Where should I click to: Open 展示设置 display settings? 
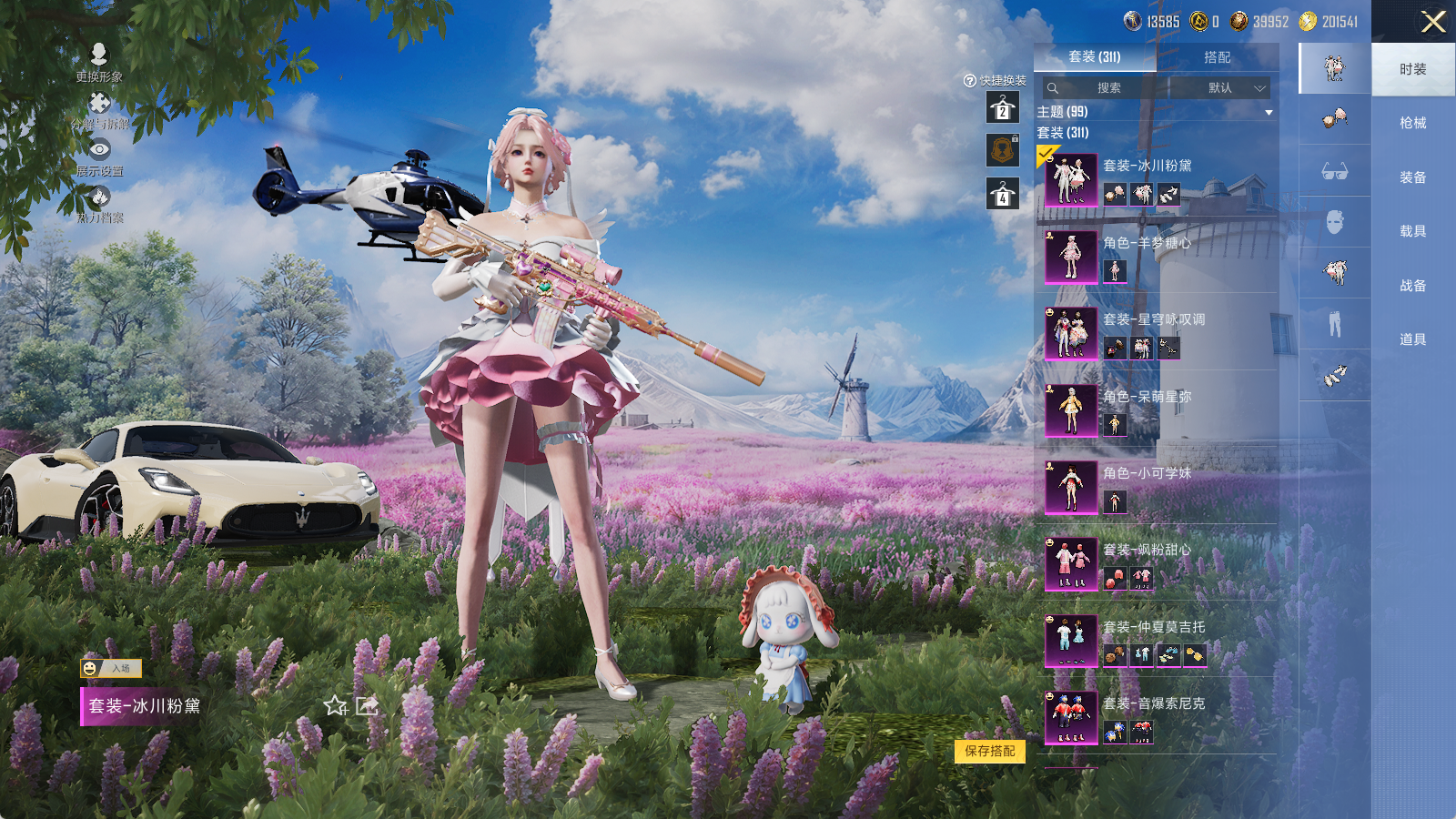[99, 157]
